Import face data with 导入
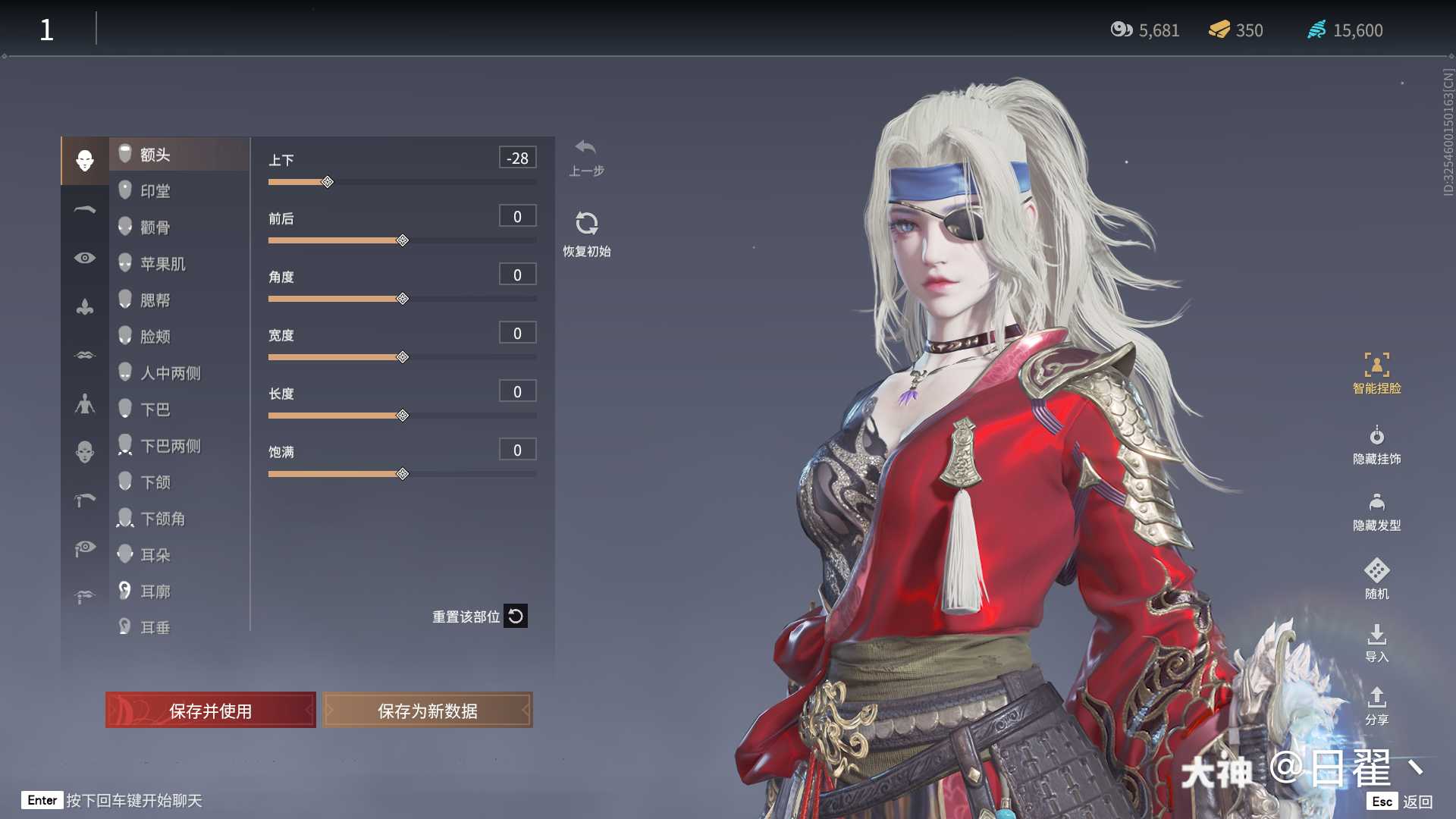Screen dimensions: 1456x819 [1376, 643]
